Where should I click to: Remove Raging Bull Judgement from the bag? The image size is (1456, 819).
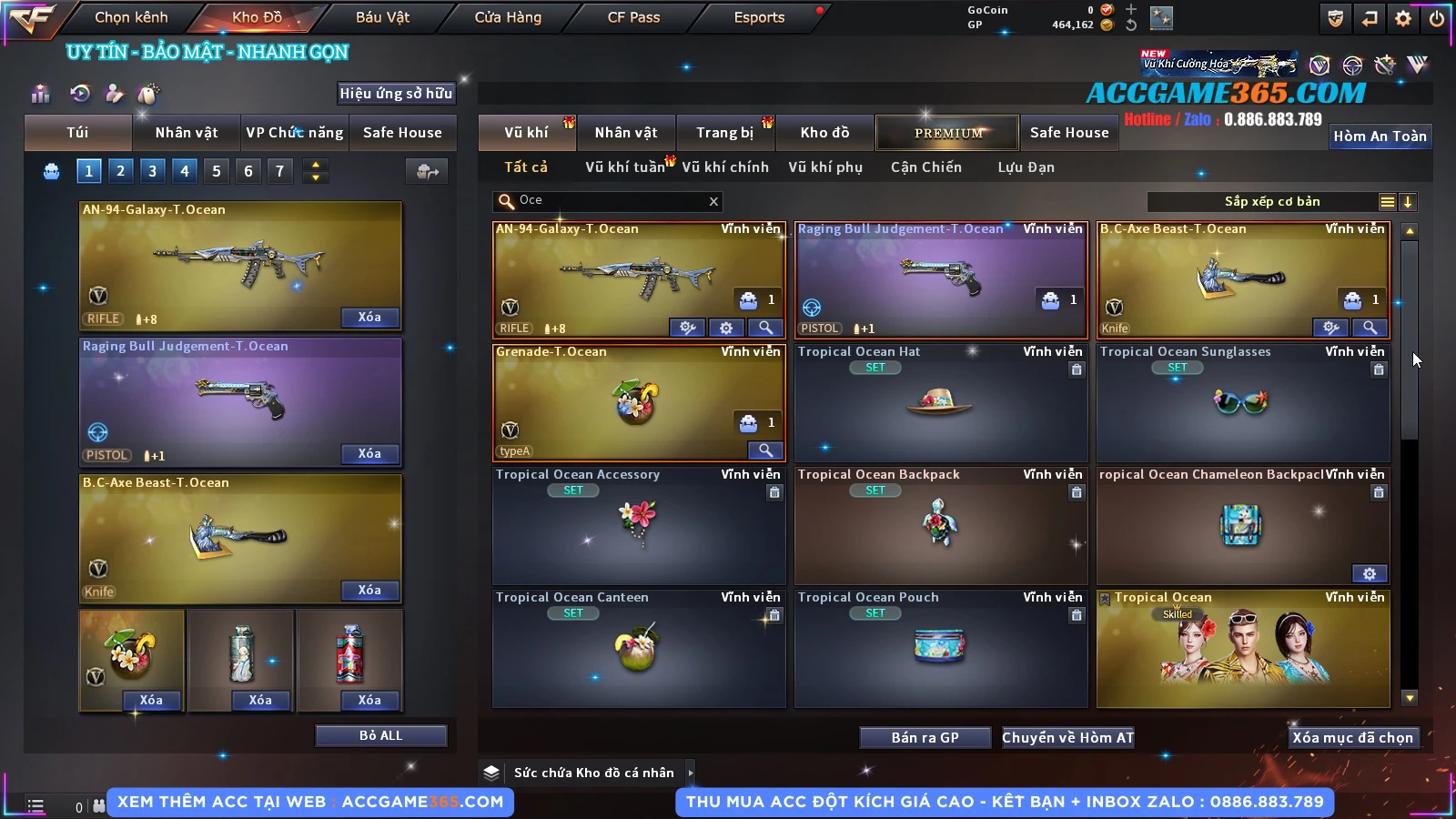click(369, 453)
